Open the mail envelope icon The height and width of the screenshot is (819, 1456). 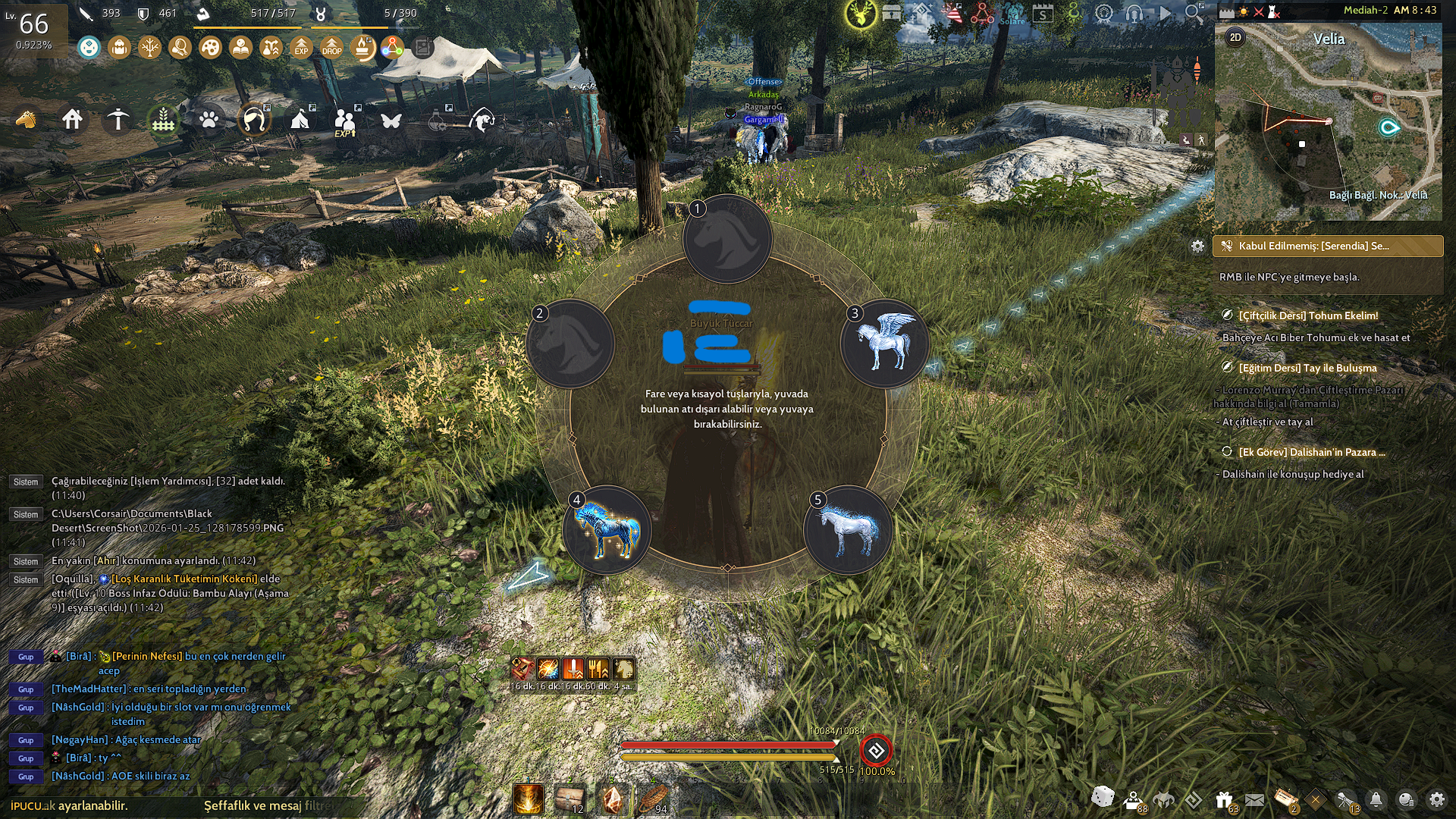[x=1254, y=799]
